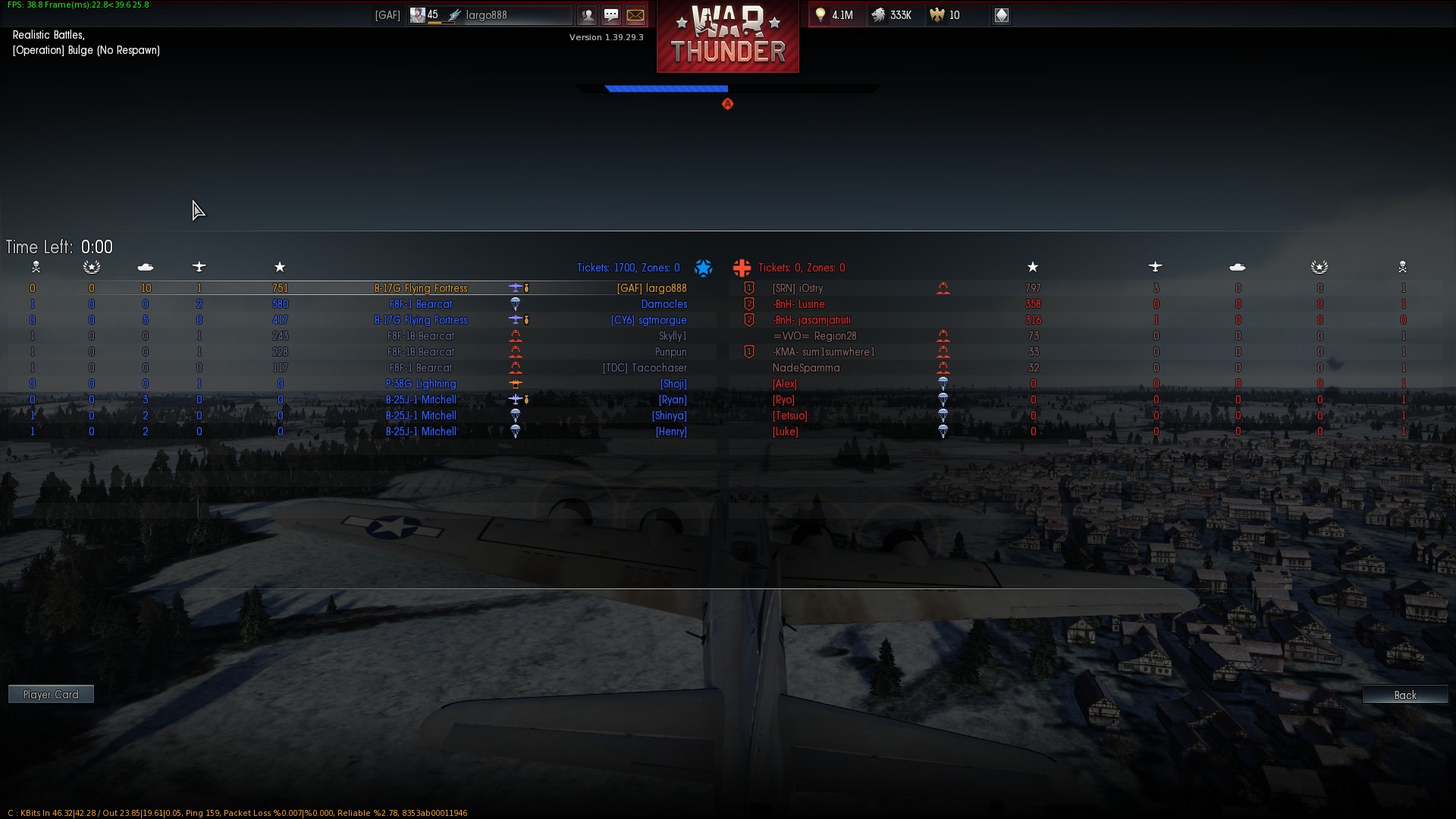Select the [TDC] Tacochaser row

tap(645, 368)
